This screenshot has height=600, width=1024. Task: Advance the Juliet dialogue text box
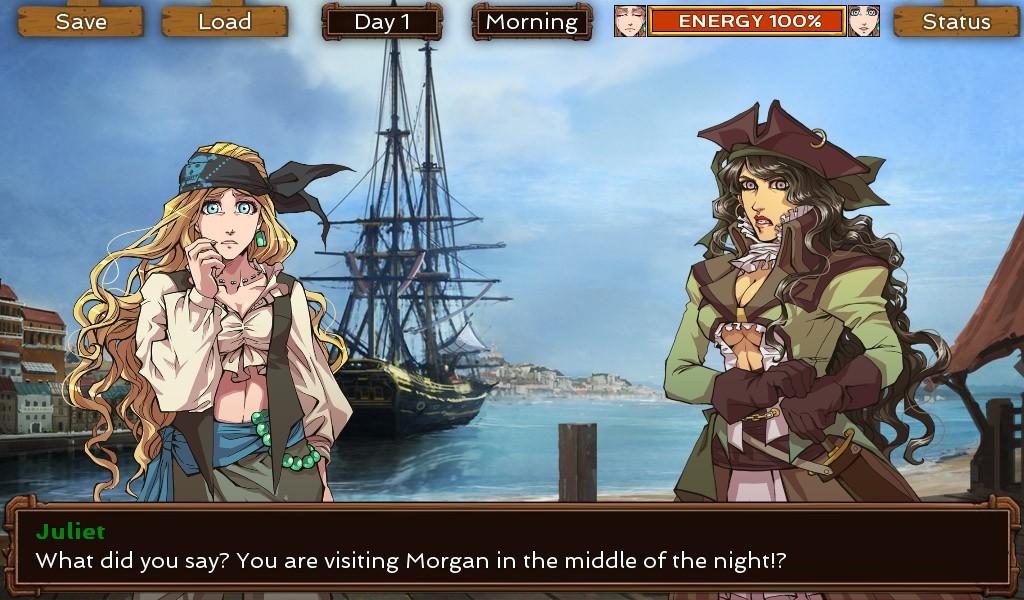point(511,547)
